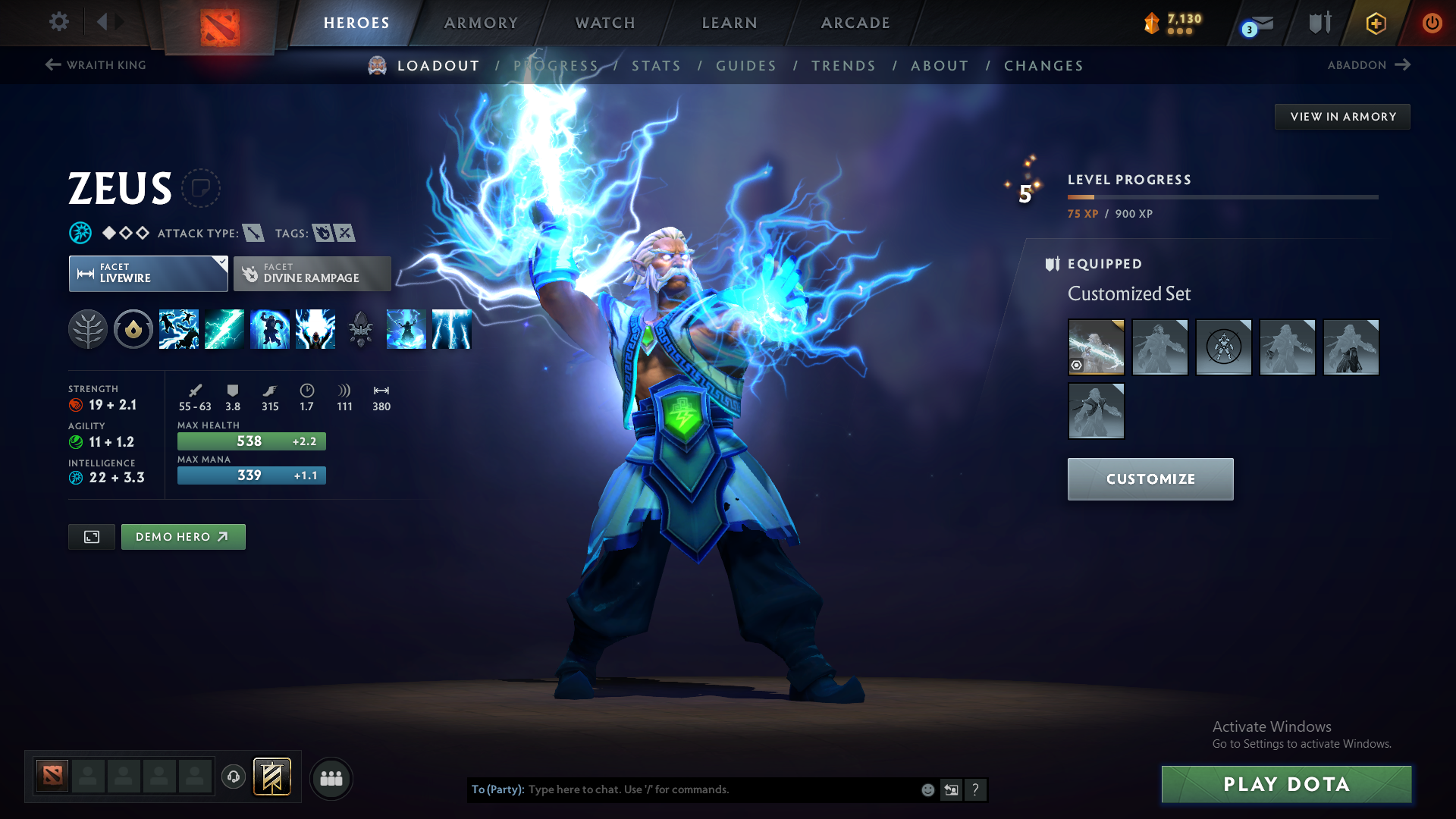1456x819 pixels.
Task: Click the settings gear icon
Action: 59,22
